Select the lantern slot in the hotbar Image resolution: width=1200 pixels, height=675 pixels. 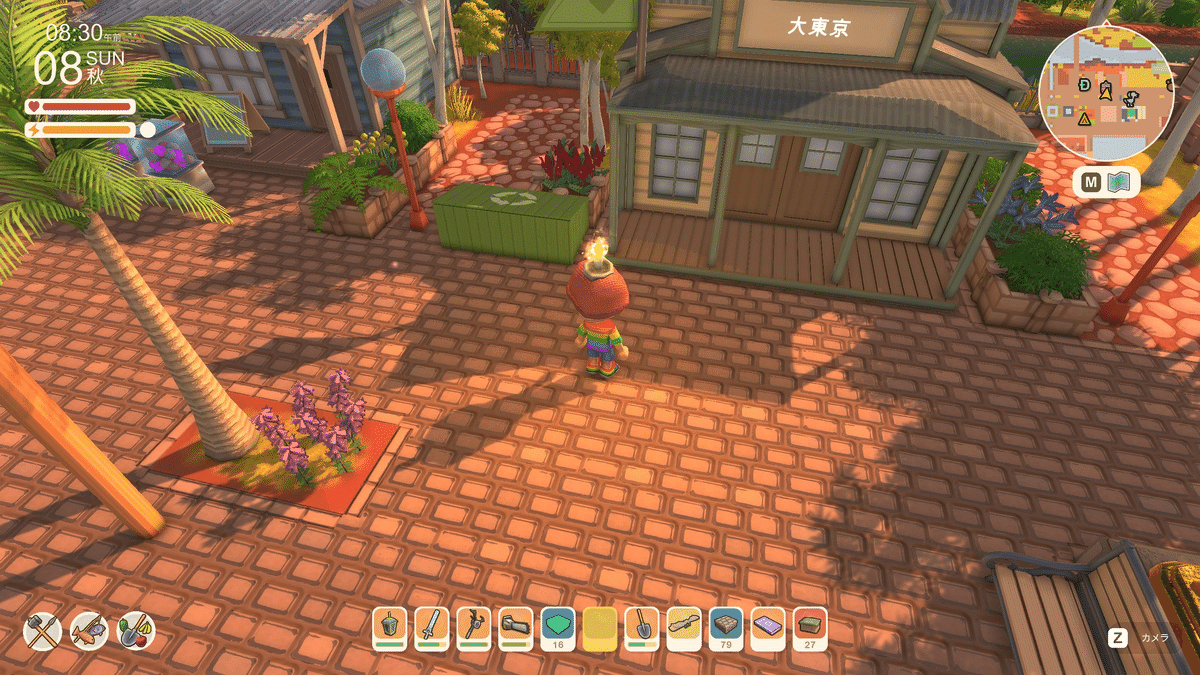(x=390, y=626)
